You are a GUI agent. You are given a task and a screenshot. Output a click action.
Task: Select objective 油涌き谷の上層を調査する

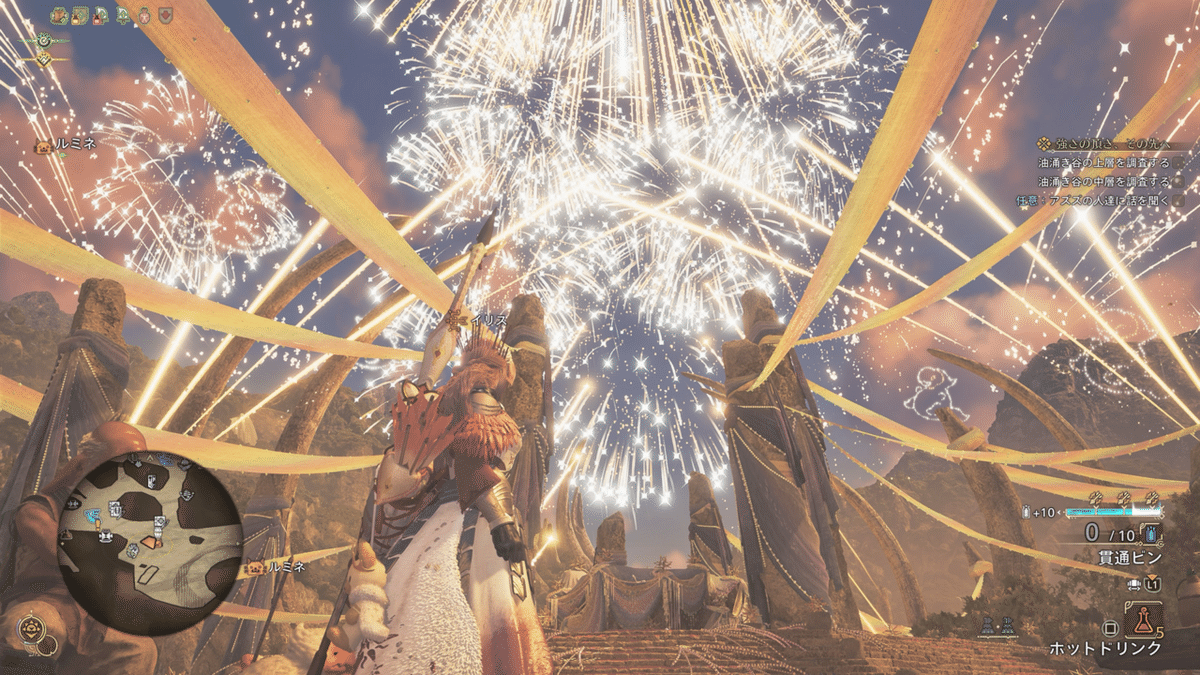pyautogui.click(x=1103, y=162)
